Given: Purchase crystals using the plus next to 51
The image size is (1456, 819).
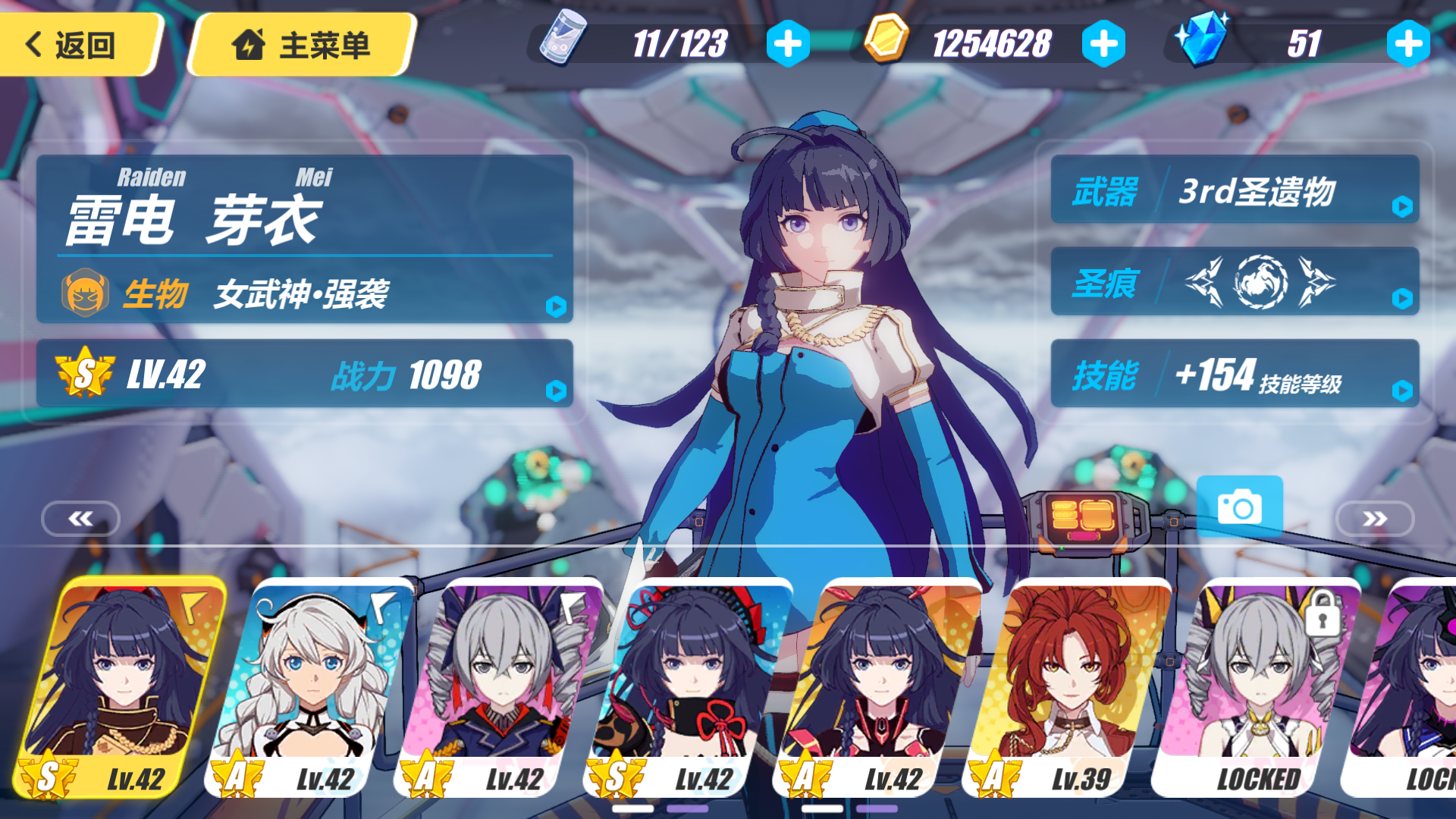Looking at the screenshot, I should point(1407,43).
